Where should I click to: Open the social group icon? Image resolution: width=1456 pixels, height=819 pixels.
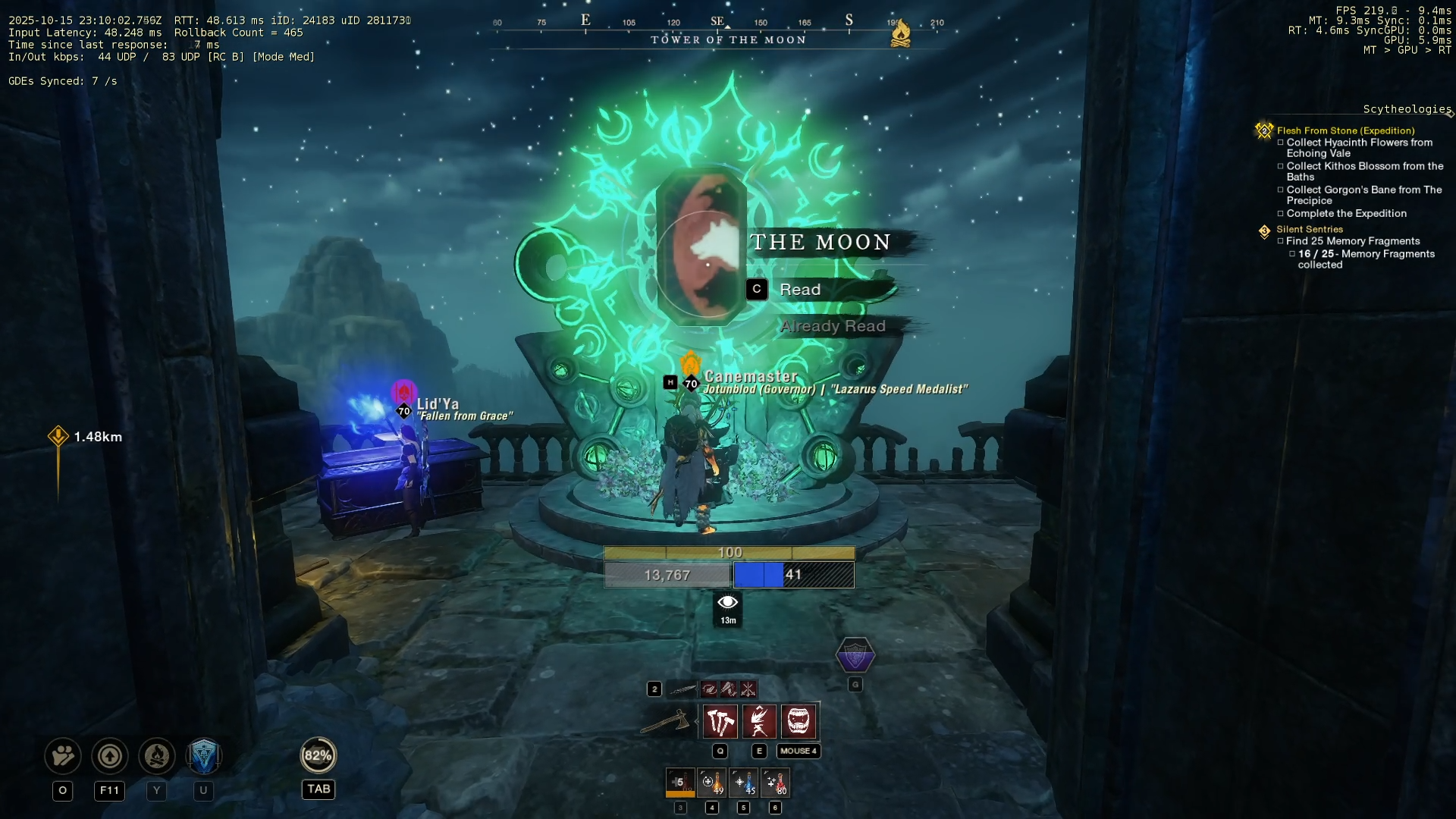(x=63, y=756)
